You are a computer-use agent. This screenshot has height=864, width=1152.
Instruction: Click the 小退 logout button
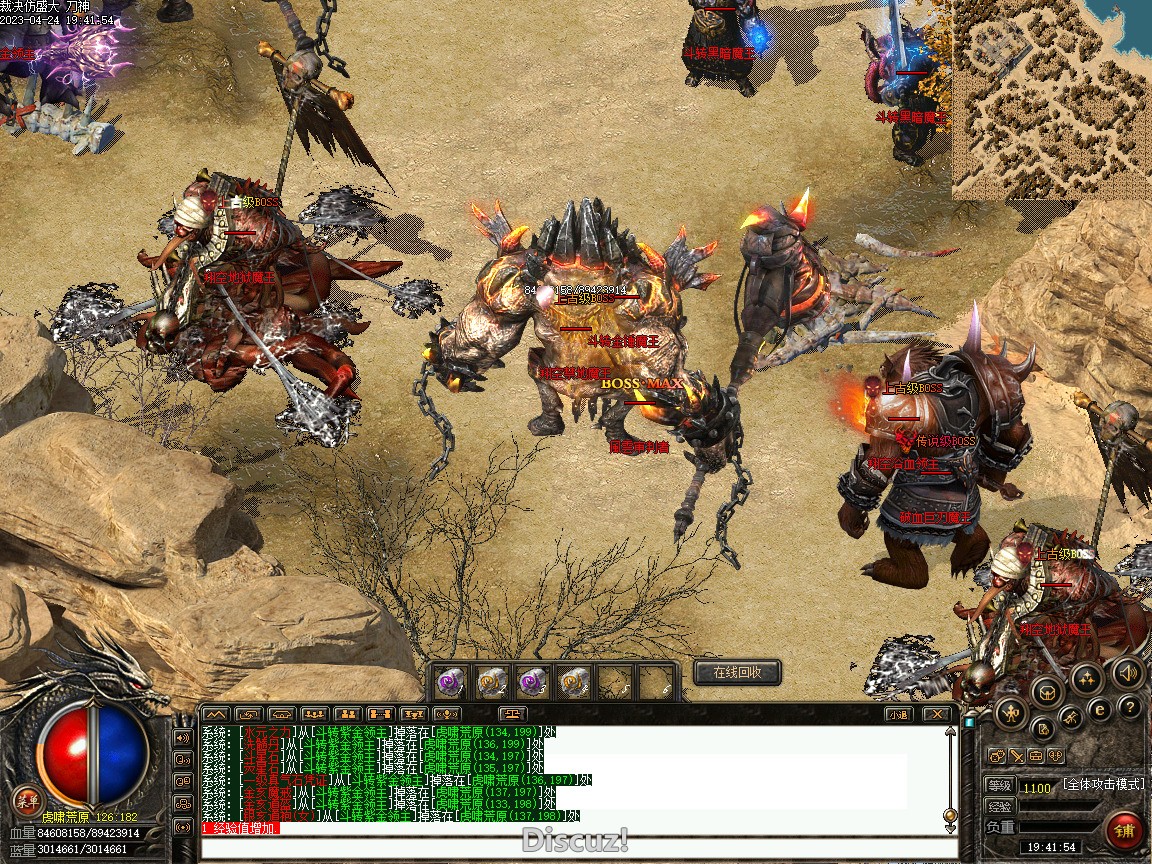pos(898,714)
